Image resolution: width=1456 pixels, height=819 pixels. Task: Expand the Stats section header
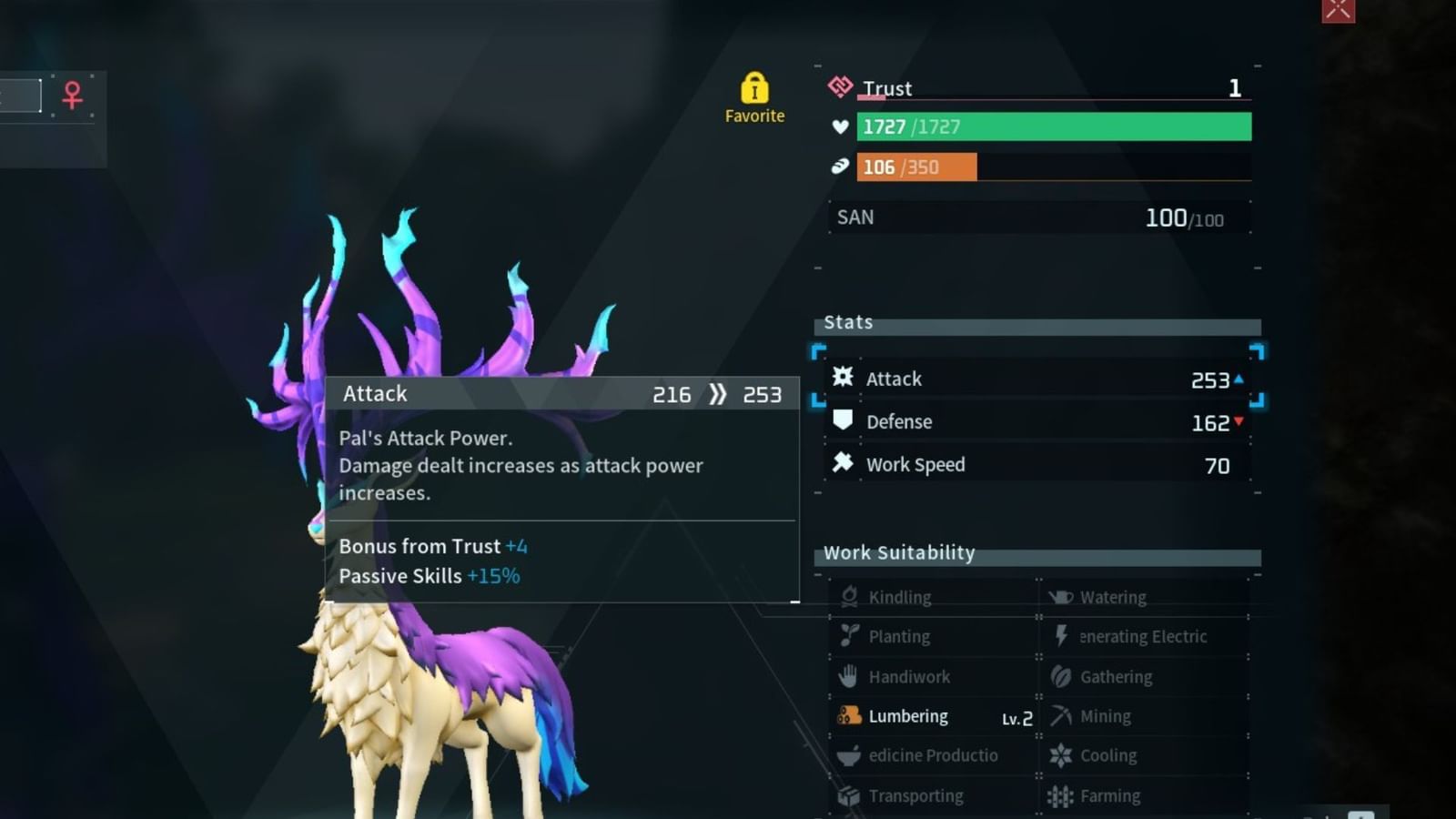[x=847, y=322]
